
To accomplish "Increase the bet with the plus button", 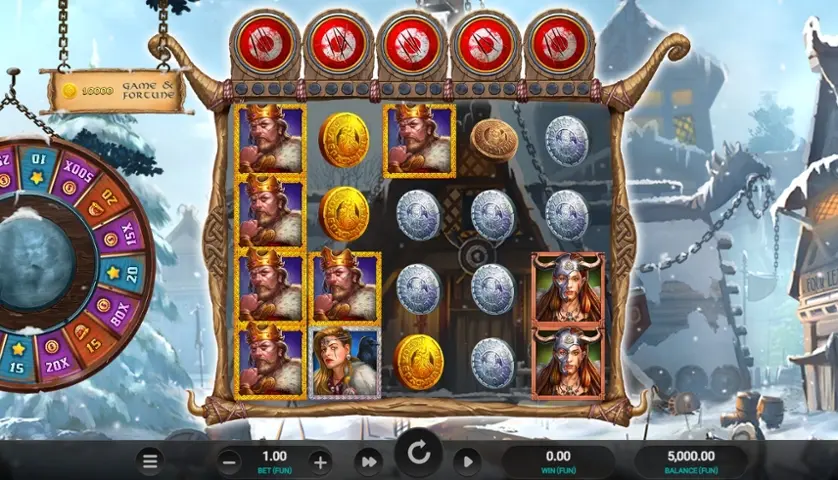I will click(320, 462).
